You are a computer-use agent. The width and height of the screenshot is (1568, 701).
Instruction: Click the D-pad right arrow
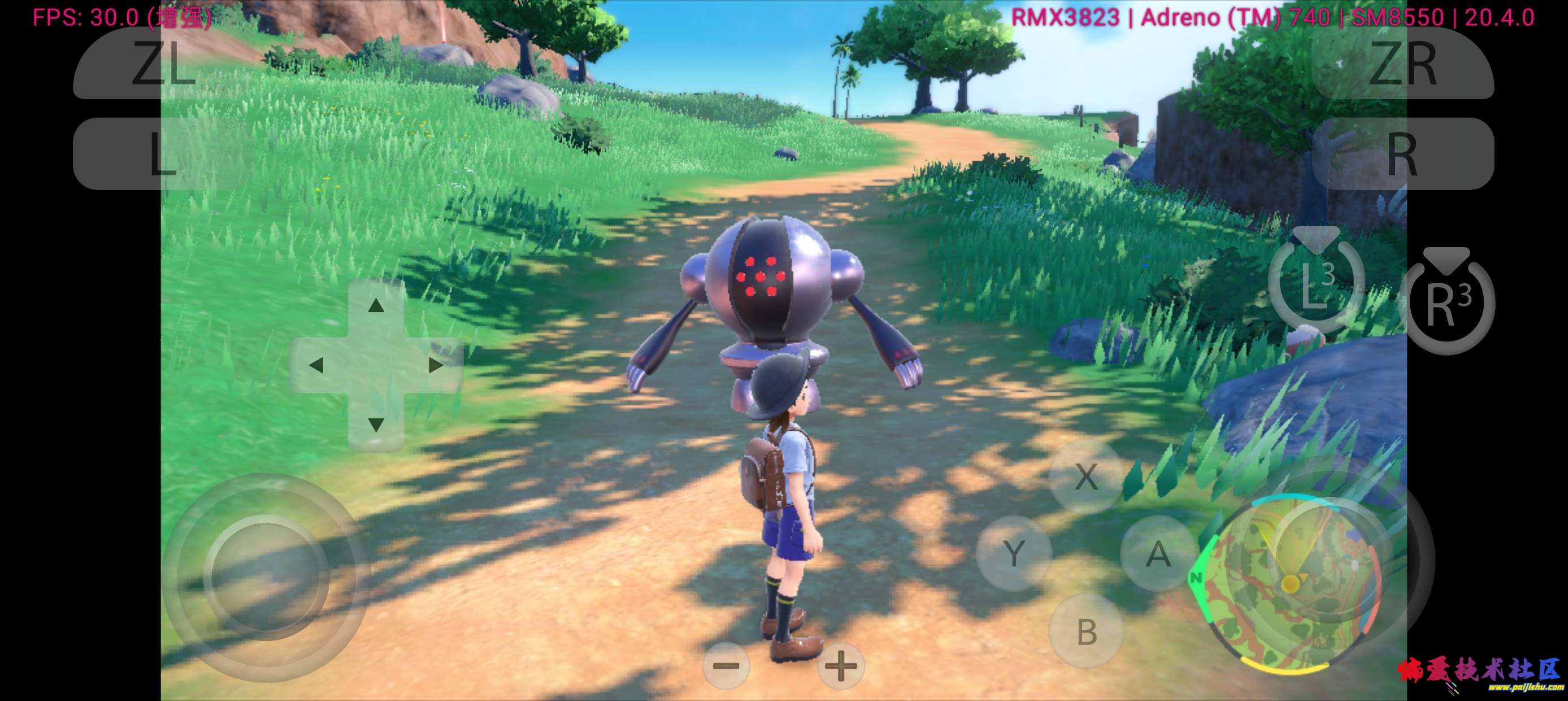[x=436, y=365]
